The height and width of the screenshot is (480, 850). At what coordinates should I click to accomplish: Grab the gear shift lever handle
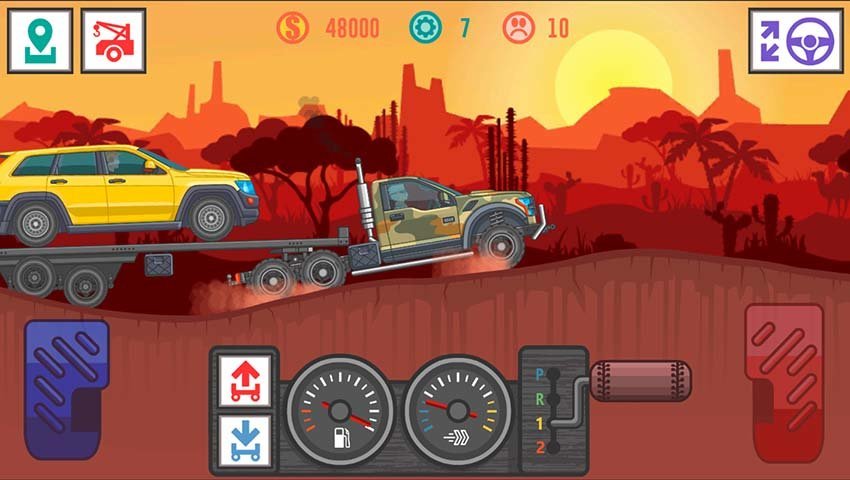[639, 381]
